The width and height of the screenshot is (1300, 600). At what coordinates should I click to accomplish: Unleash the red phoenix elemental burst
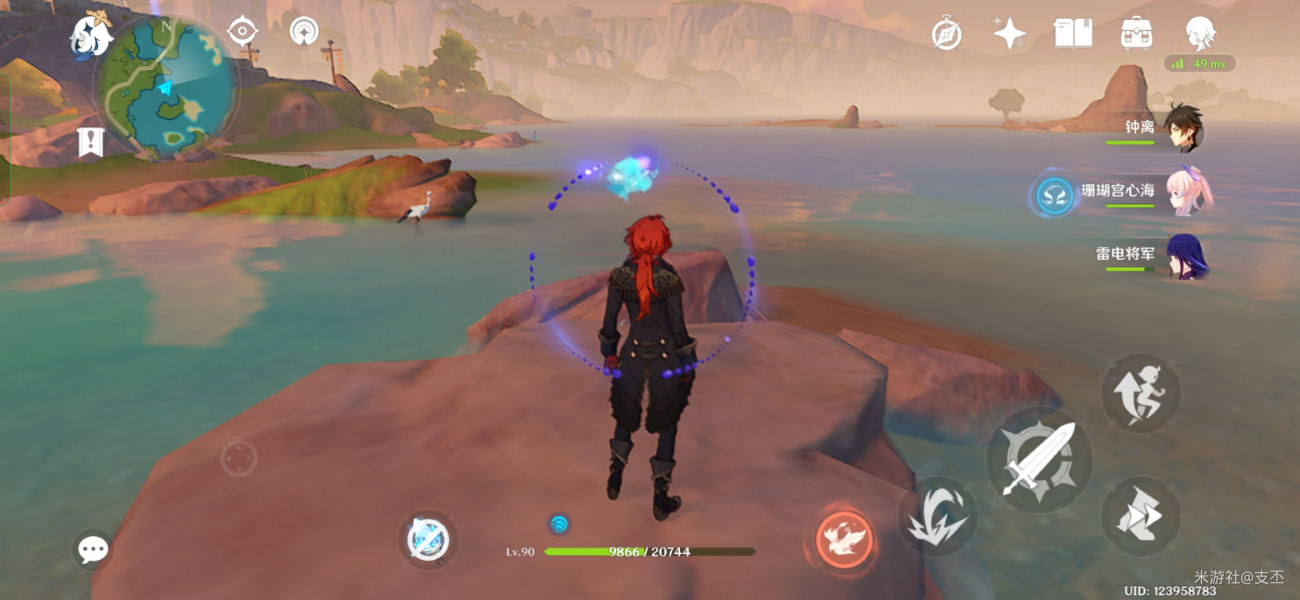click(844, 539)
